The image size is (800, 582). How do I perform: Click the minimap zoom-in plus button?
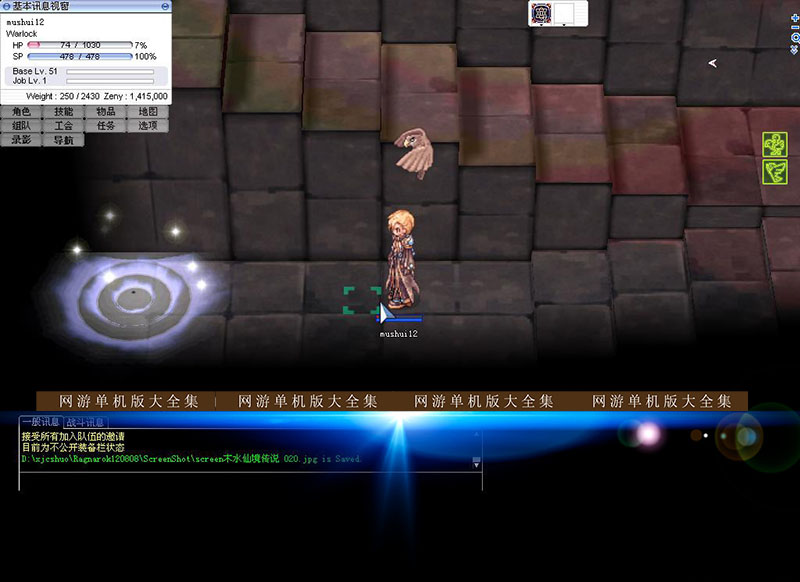tap(795, 18)
